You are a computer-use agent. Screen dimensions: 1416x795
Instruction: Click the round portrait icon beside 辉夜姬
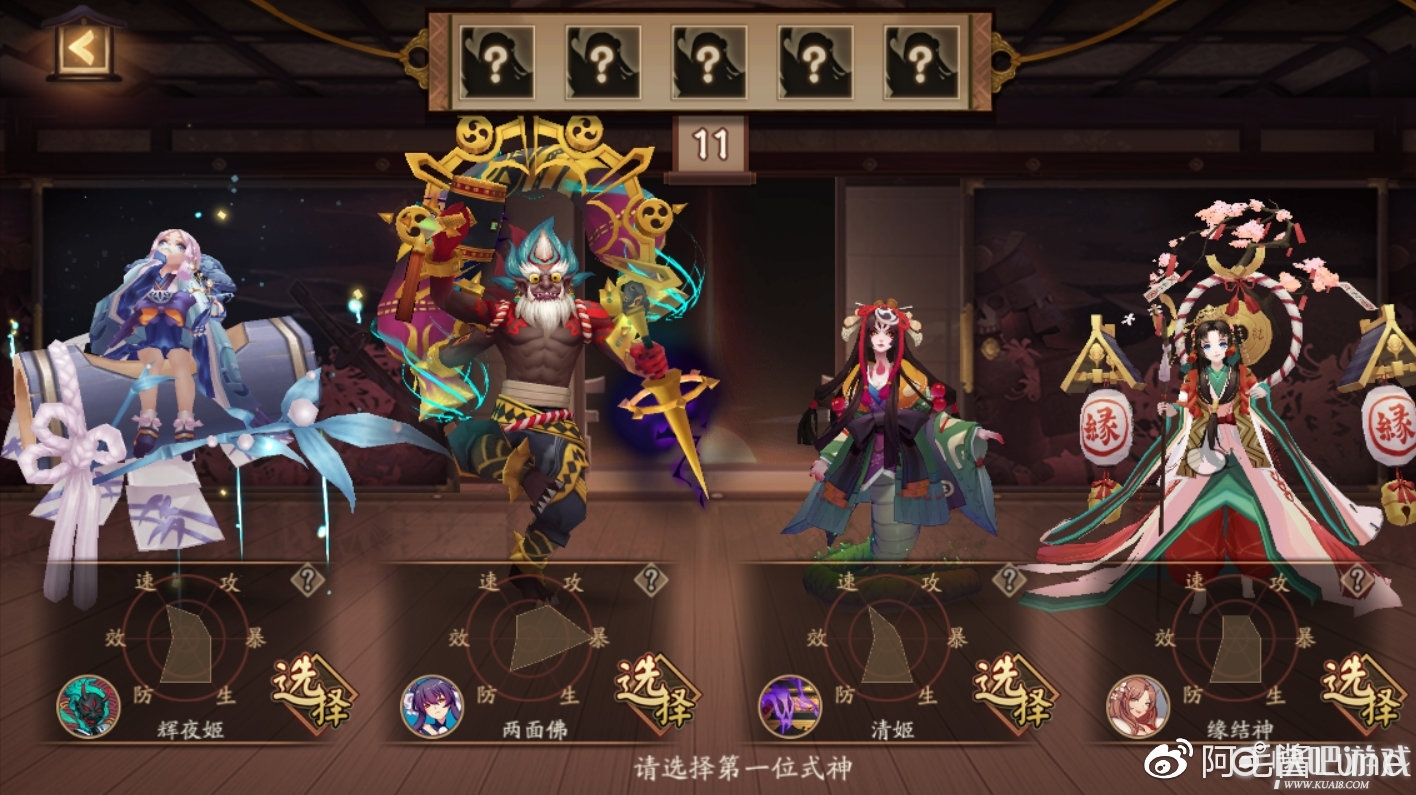click(88, 706)
